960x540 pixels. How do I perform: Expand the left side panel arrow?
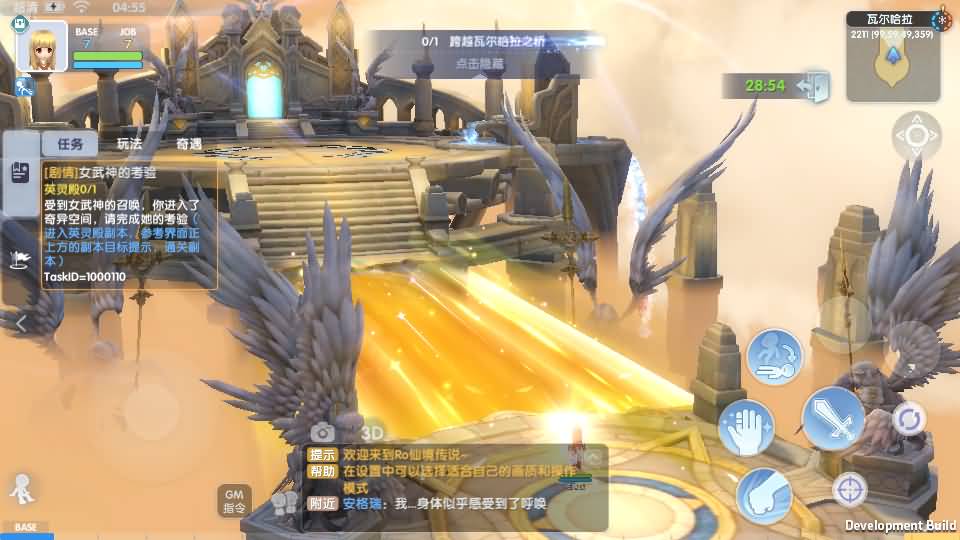pos(22,323)
